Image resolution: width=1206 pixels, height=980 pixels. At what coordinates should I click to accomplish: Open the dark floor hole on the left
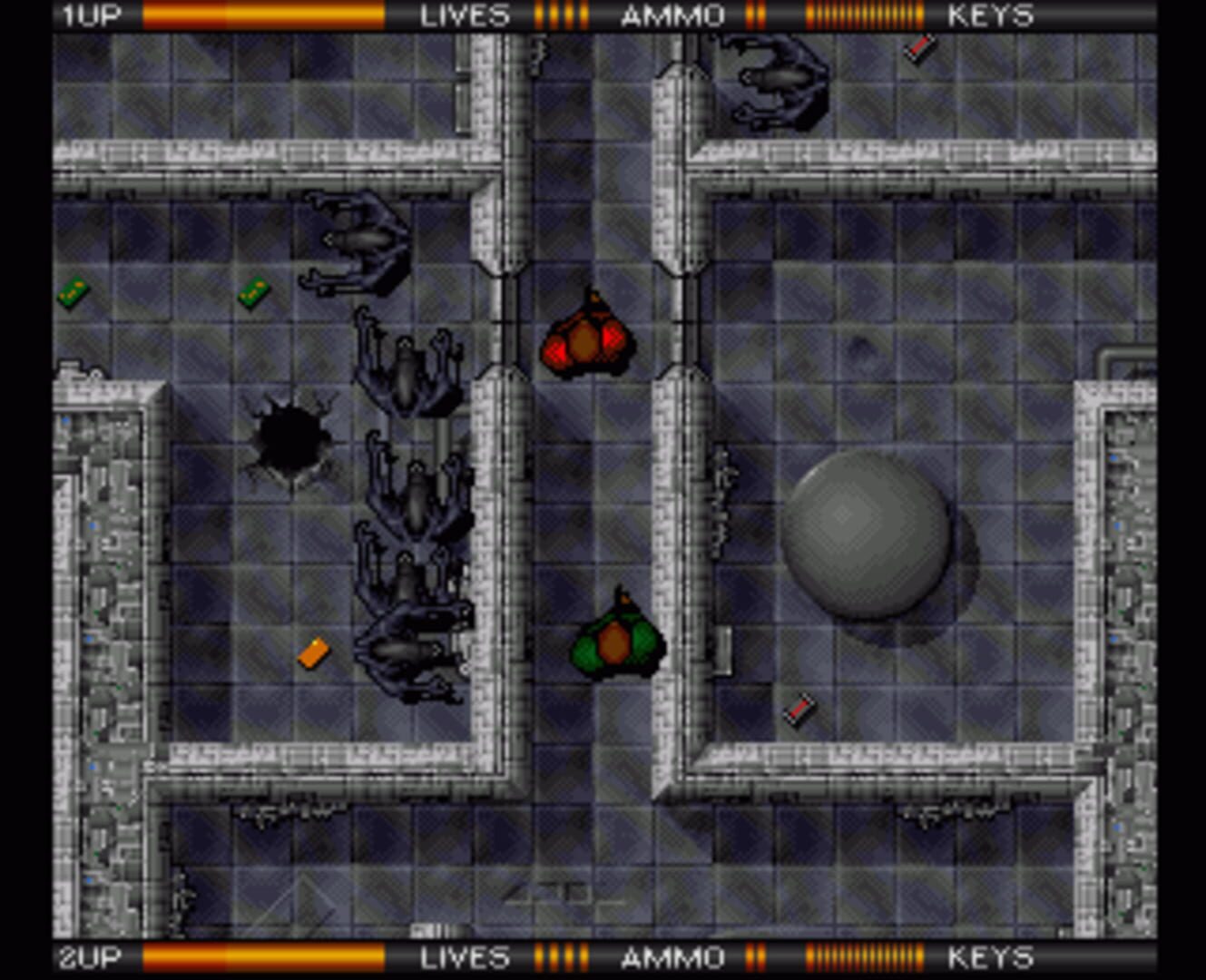tap(290, 436)
